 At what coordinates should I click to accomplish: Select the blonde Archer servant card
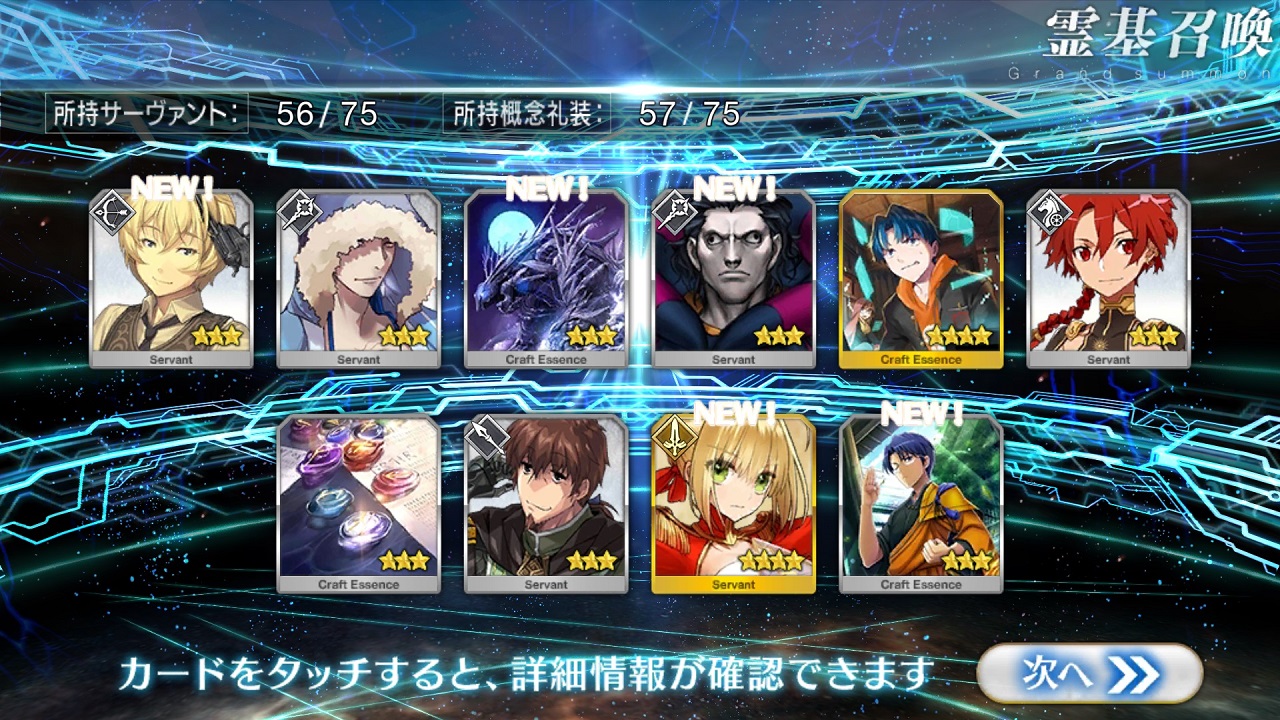pos(171,279)
